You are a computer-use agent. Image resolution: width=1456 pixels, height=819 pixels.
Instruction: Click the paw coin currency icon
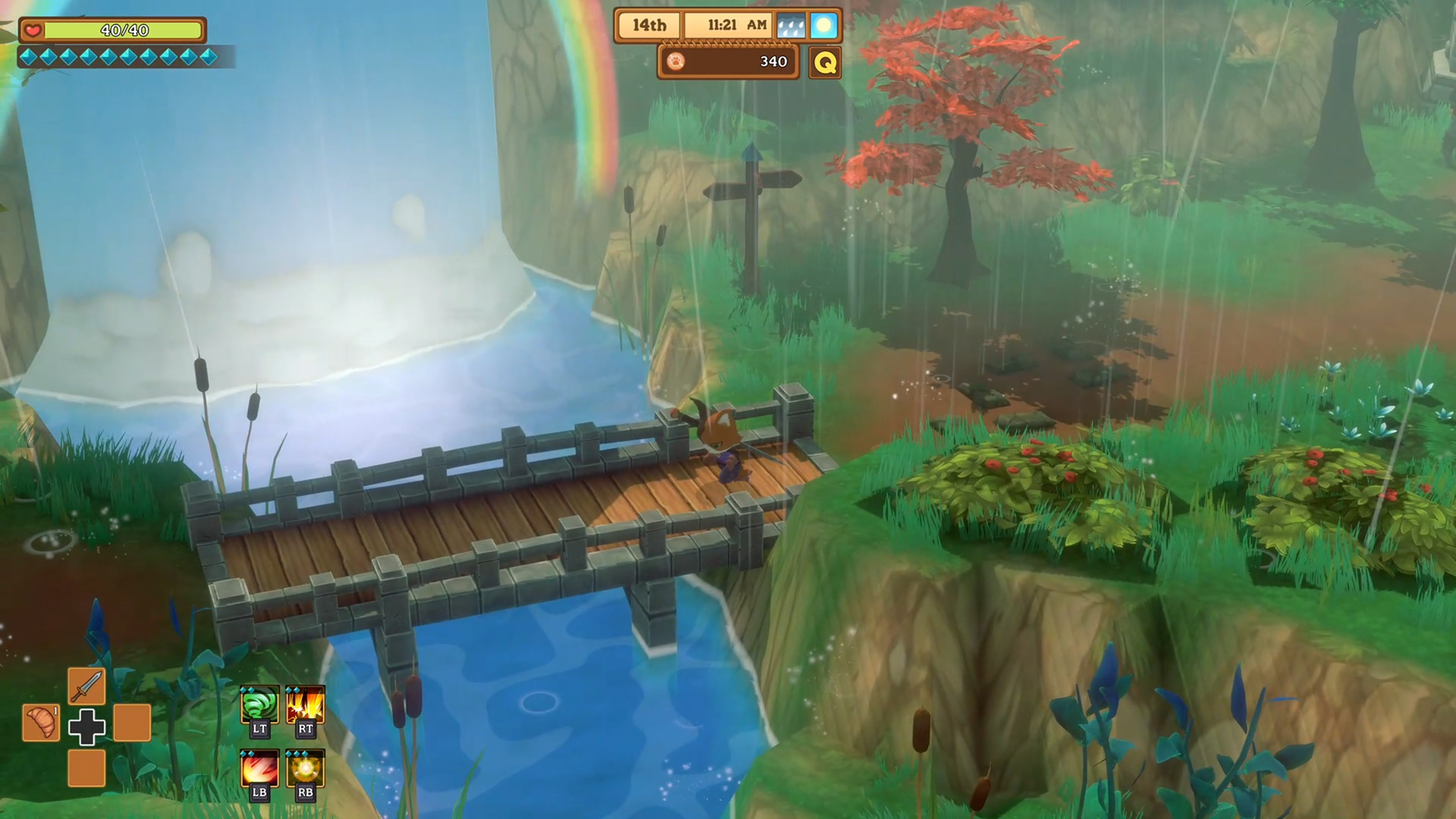click(675, 61)
